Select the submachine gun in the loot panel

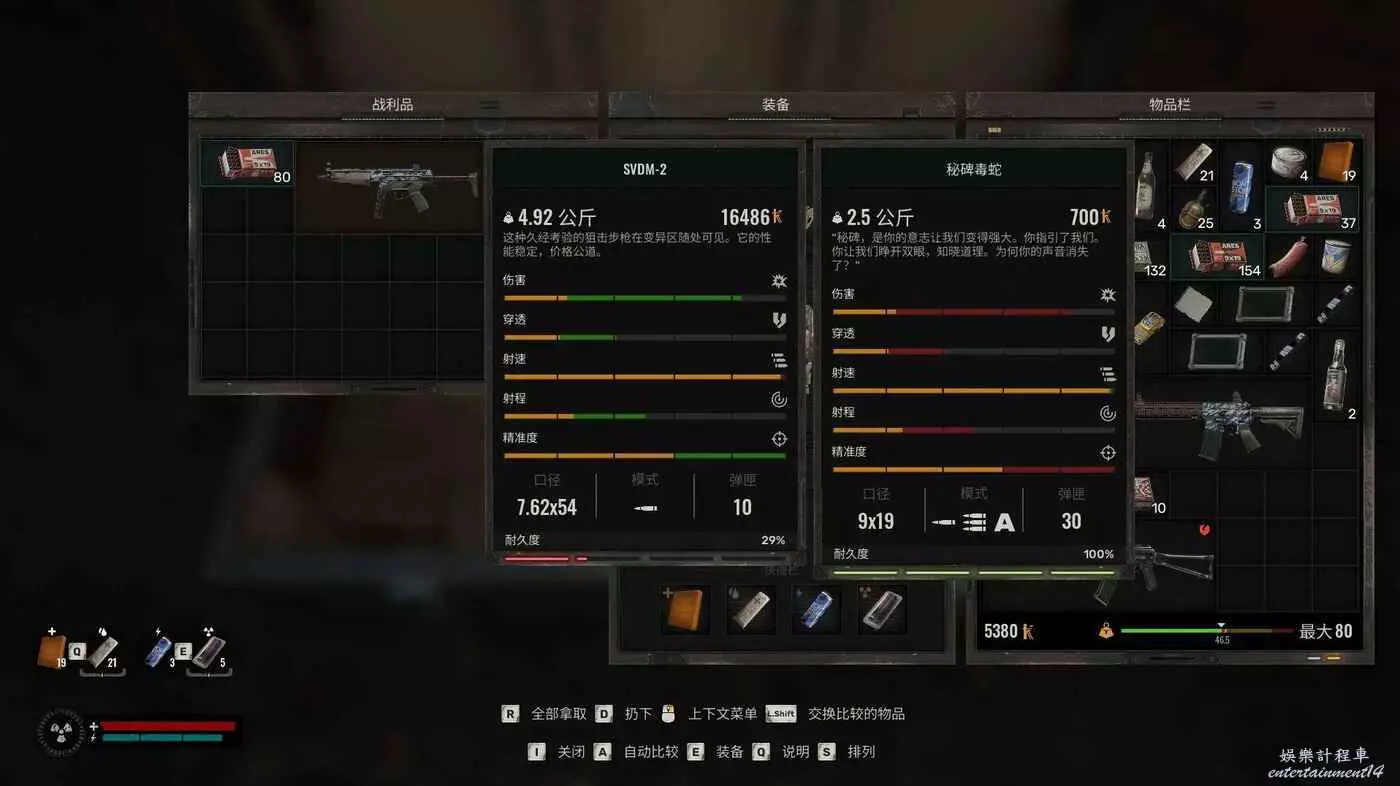click(396, 186)
